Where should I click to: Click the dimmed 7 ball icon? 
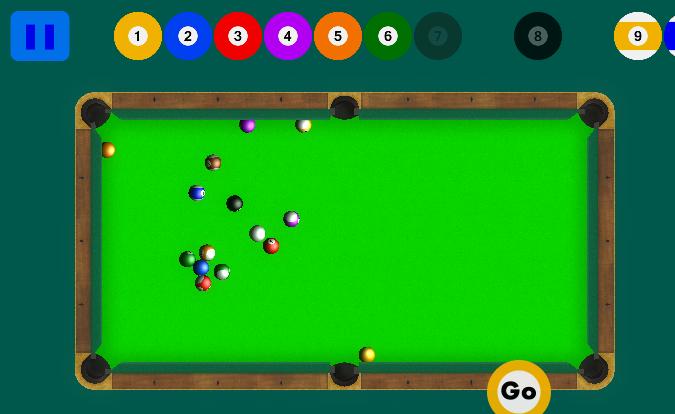click(438, 36)
